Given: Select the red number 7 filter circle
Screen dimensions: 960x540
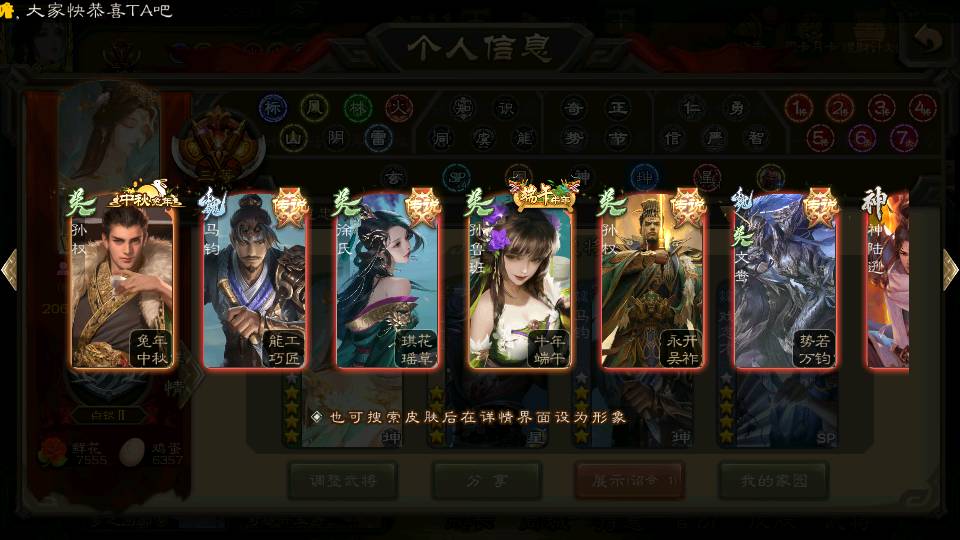Looking at the screenshot, I should 904,137.
